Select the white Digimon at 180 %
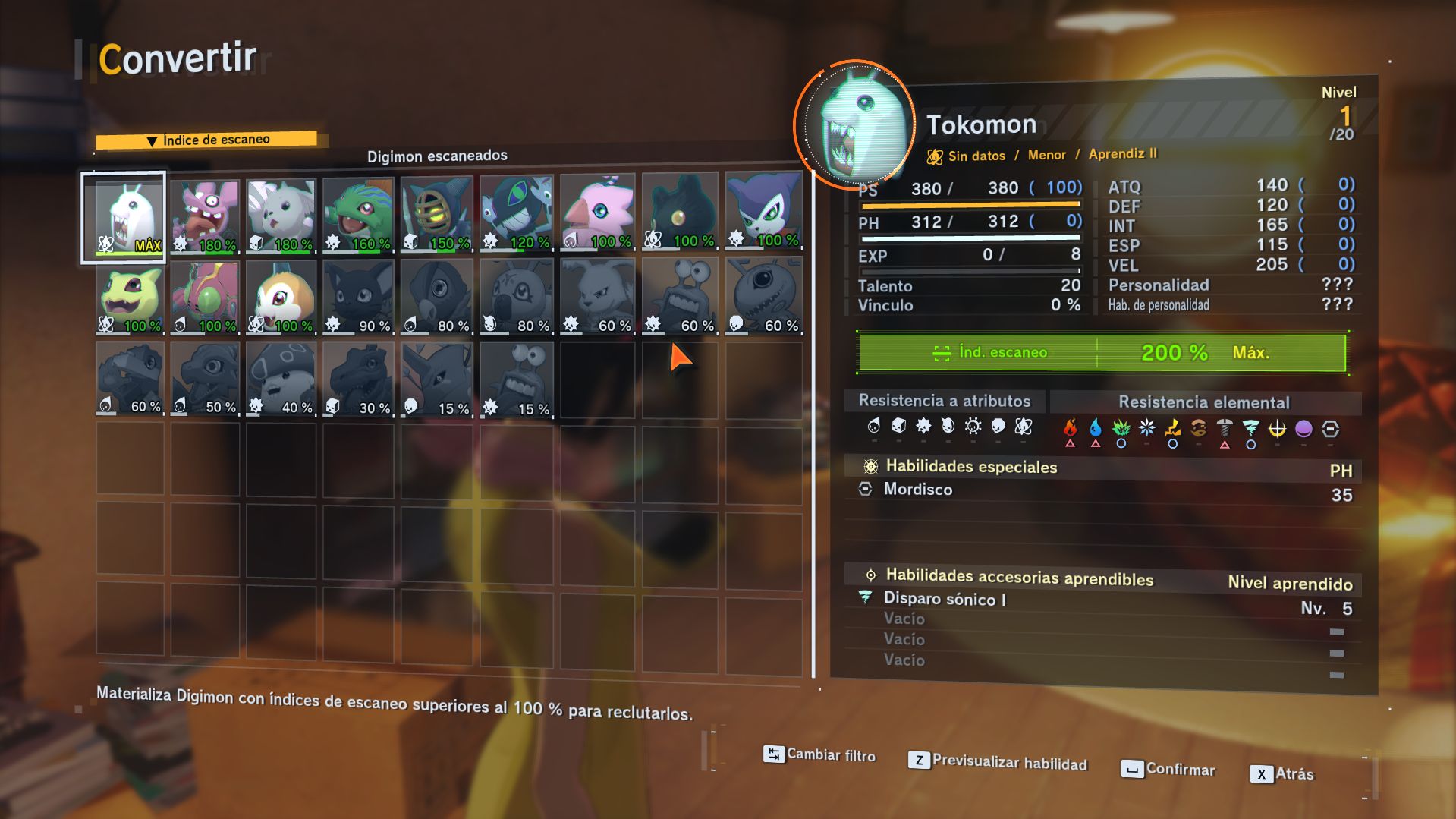The height and width of the screenshot is (819, 1456). coord(281,216)
